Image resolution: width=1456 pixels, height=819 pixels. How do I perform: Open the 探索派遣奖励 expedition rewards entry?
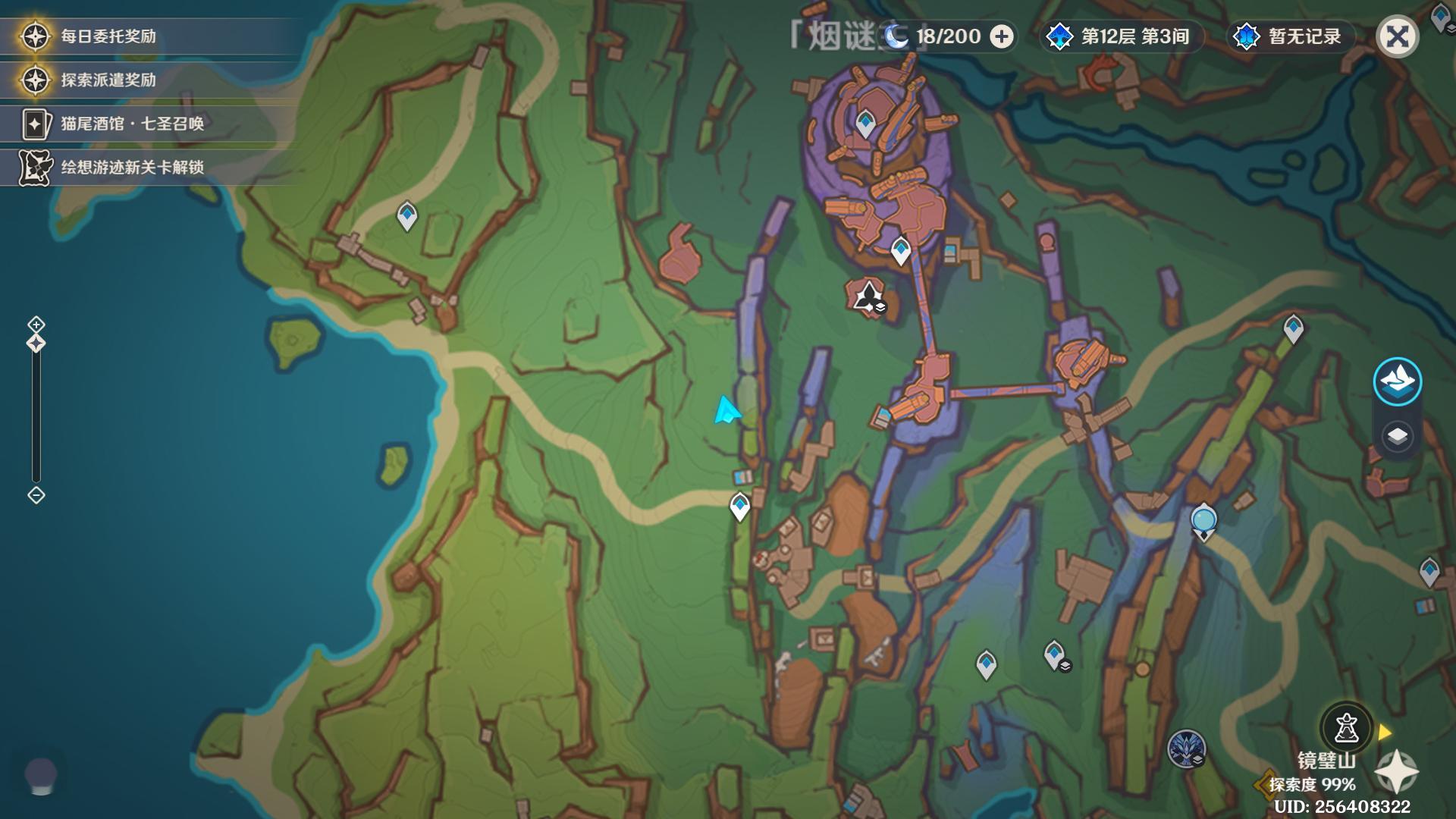(108, 80)
